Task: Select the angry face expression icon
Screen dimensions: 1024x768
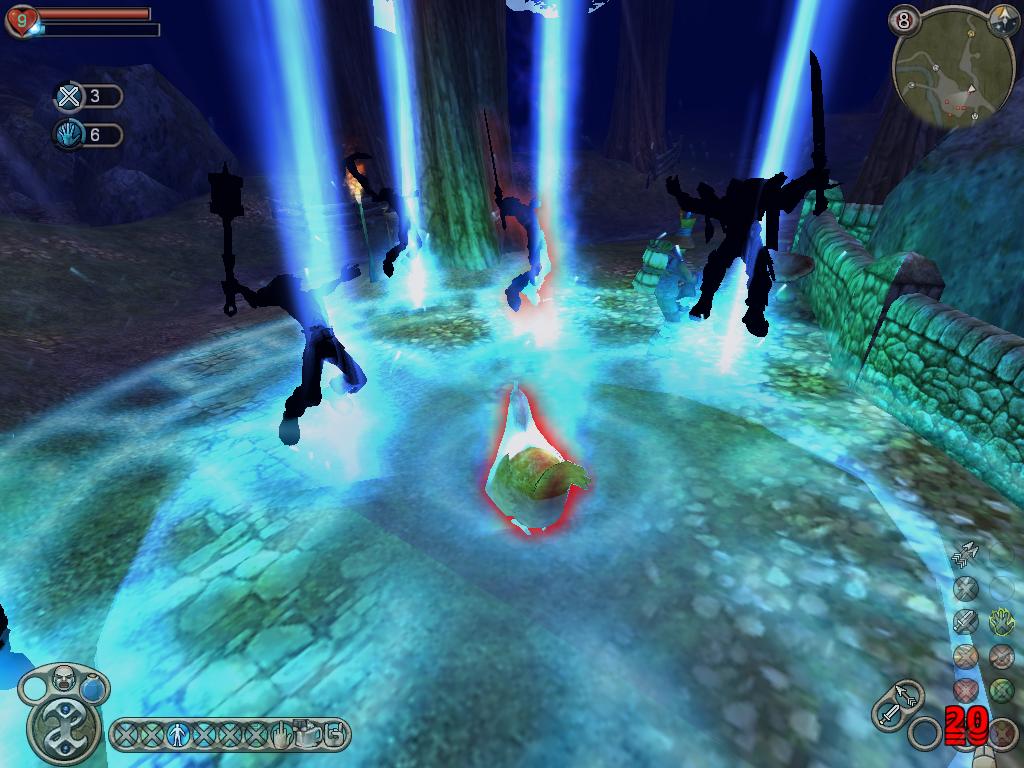Action: tap(66, 677)
